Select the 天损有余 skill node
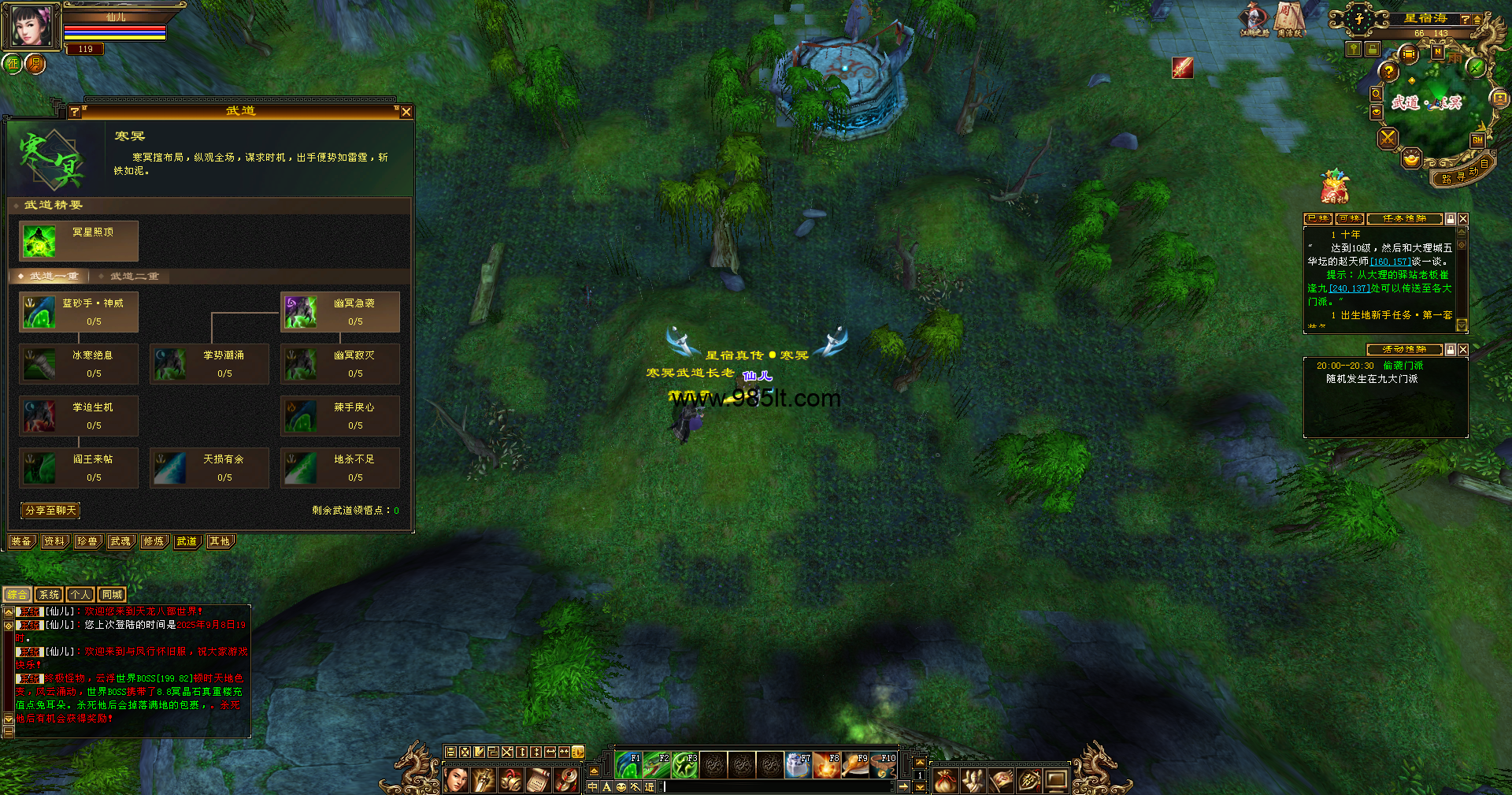The height and width of the screenshot is (795, 1512). pyautogui.click(x=209, y=468)
